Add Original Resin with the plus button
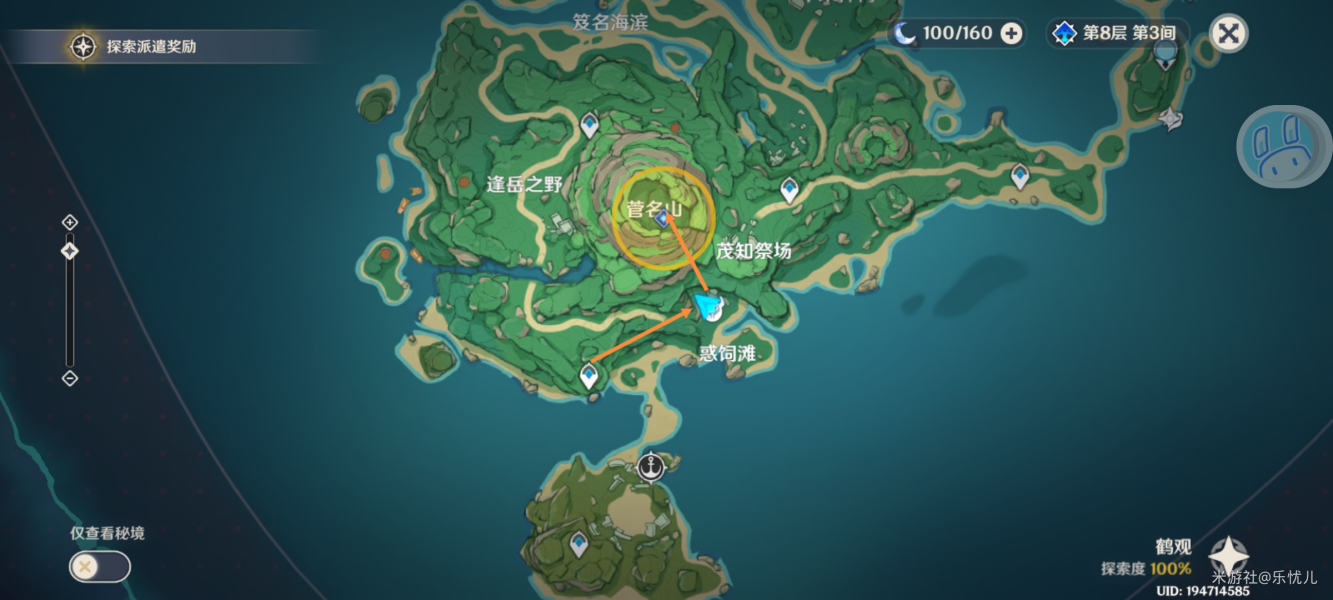The height and width of the screenshot is (600, 1333). pos(1012,34)
